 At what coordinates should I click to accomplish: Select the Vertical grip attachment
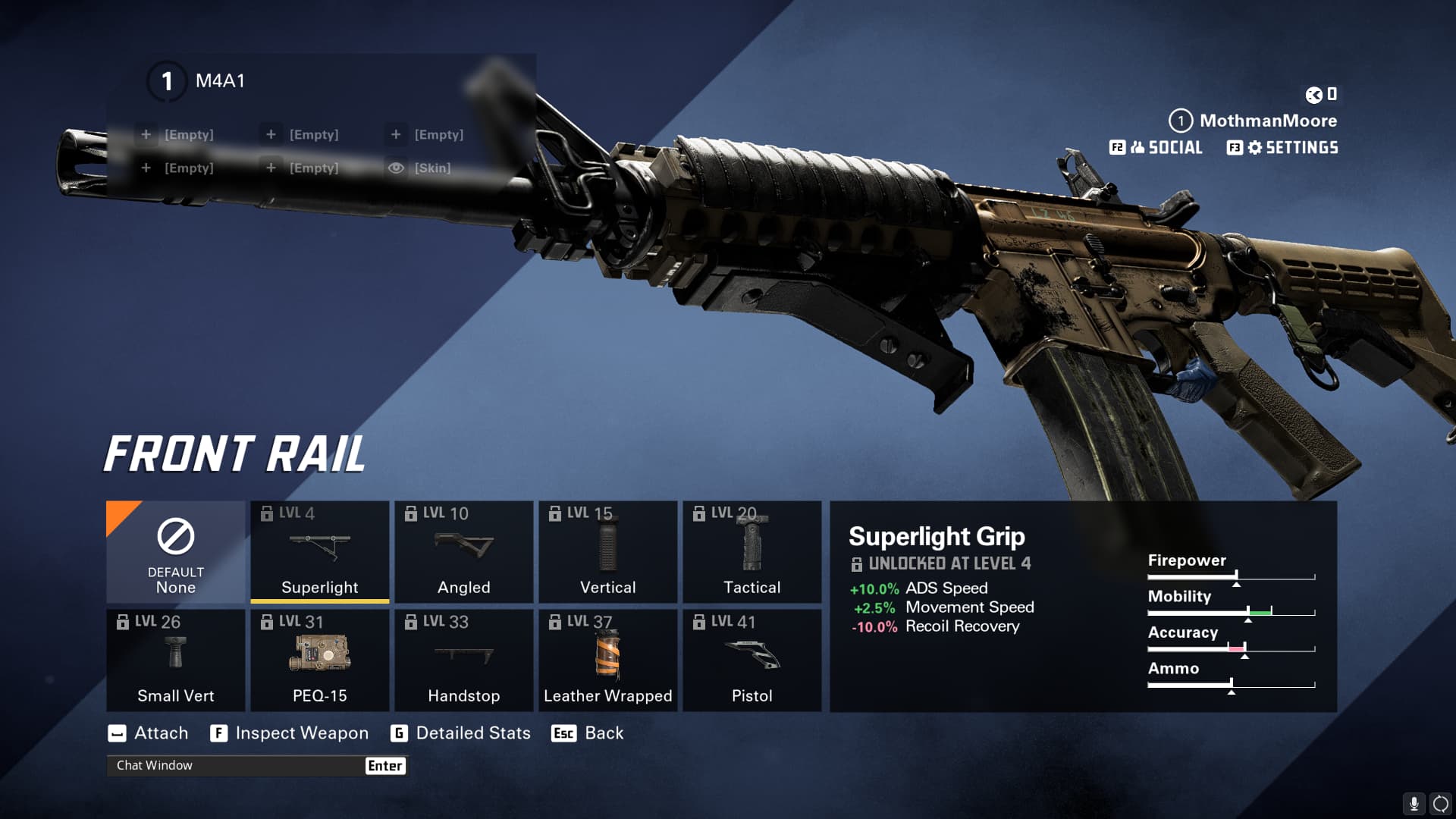607,552
